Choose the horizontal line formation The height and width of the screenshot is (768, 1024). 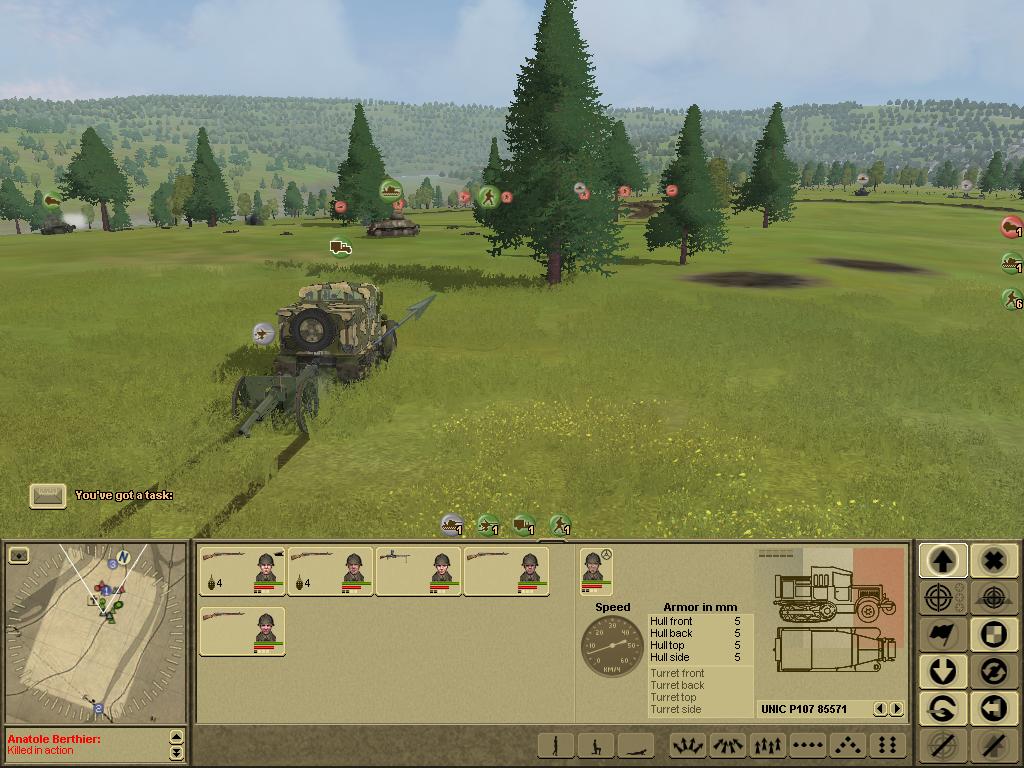click(807, 745)
